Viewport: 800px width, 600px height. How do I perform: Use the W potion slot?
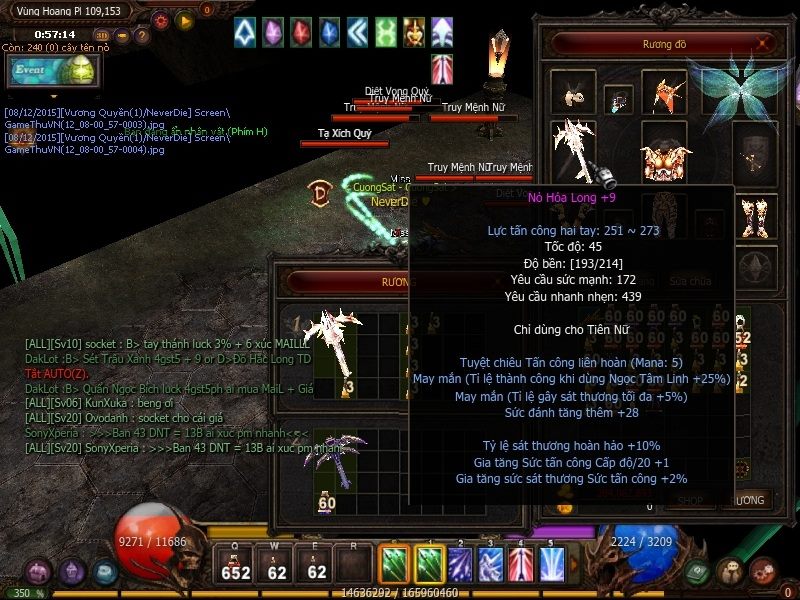point(276,565)
